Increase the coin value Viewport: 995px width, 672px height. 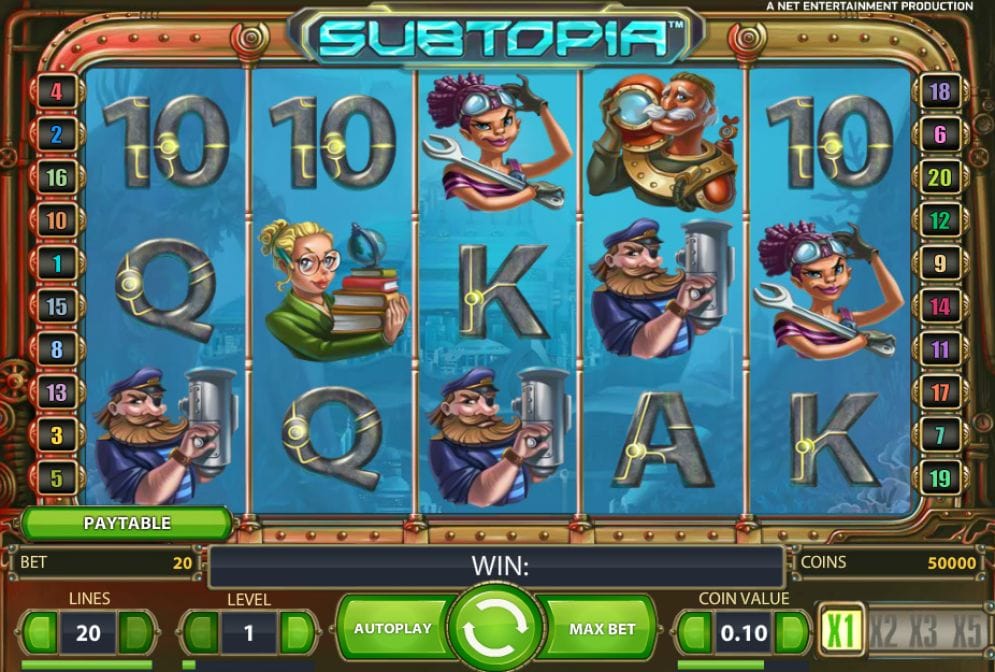(x=791, y=633)
